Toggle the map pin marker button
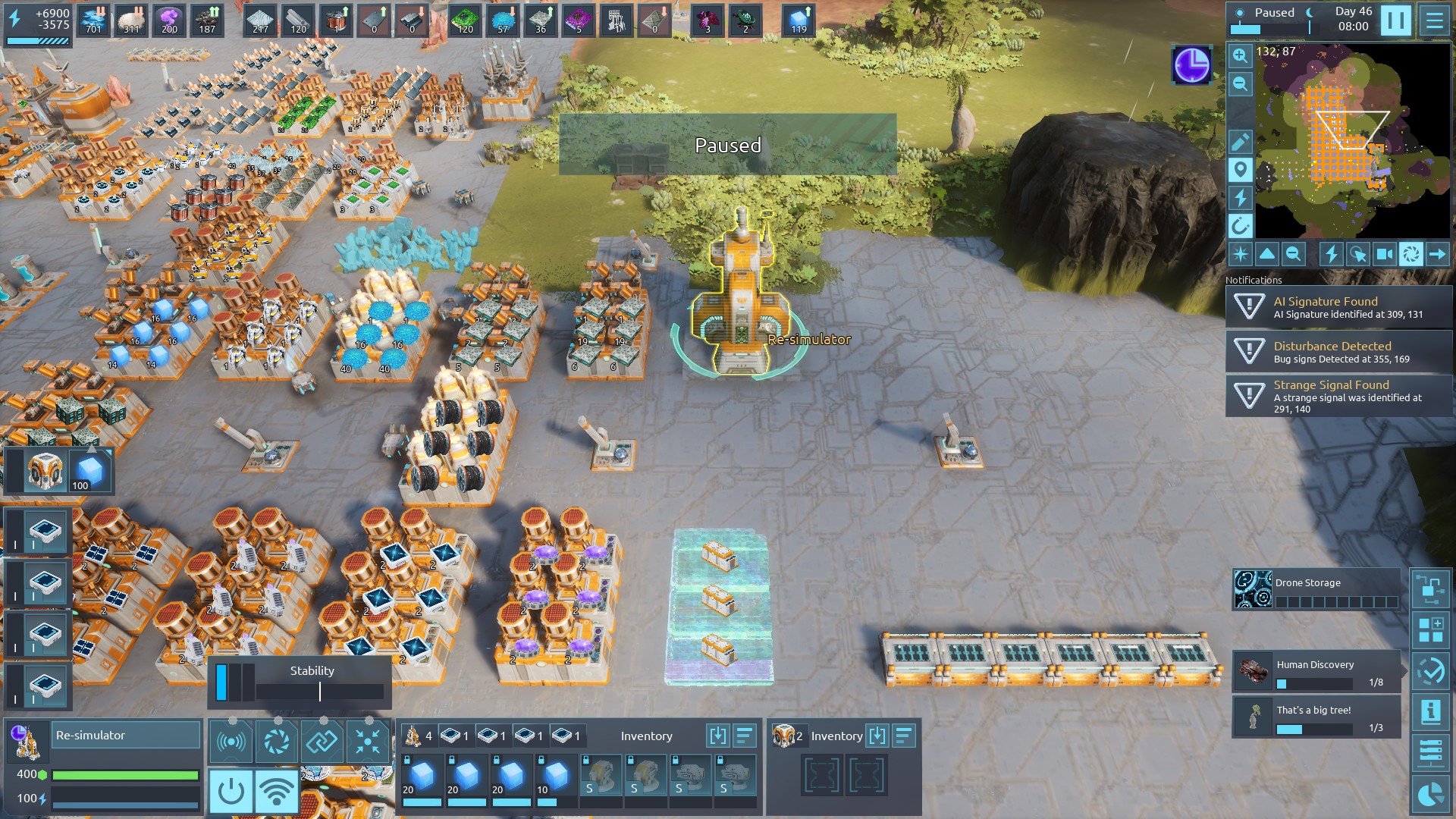The height and width of the screenshot is (819, 1456). (x=1240, y=170)
